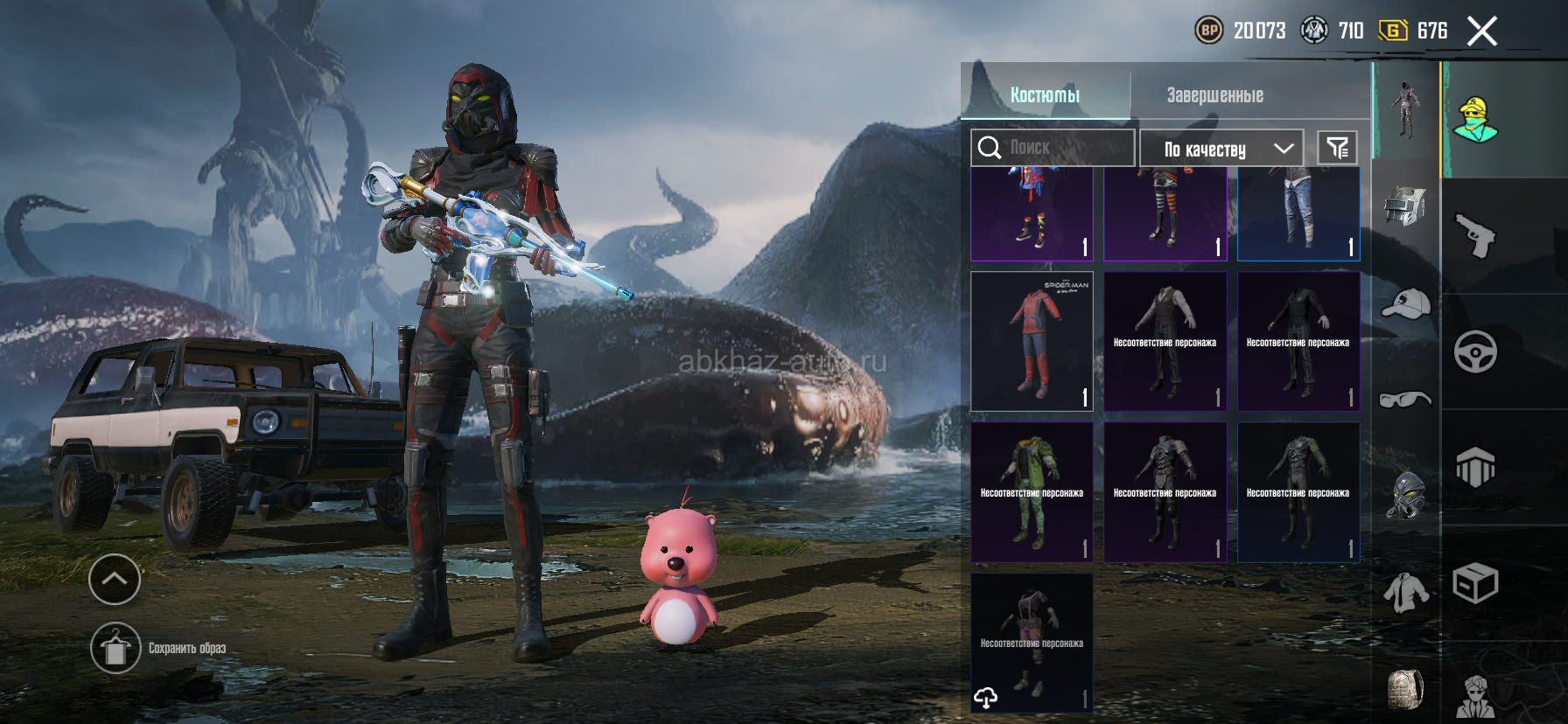Click the round up-arrow expand button
Viewport: 1568px width, 724px height.
click(x=115, y=579)
